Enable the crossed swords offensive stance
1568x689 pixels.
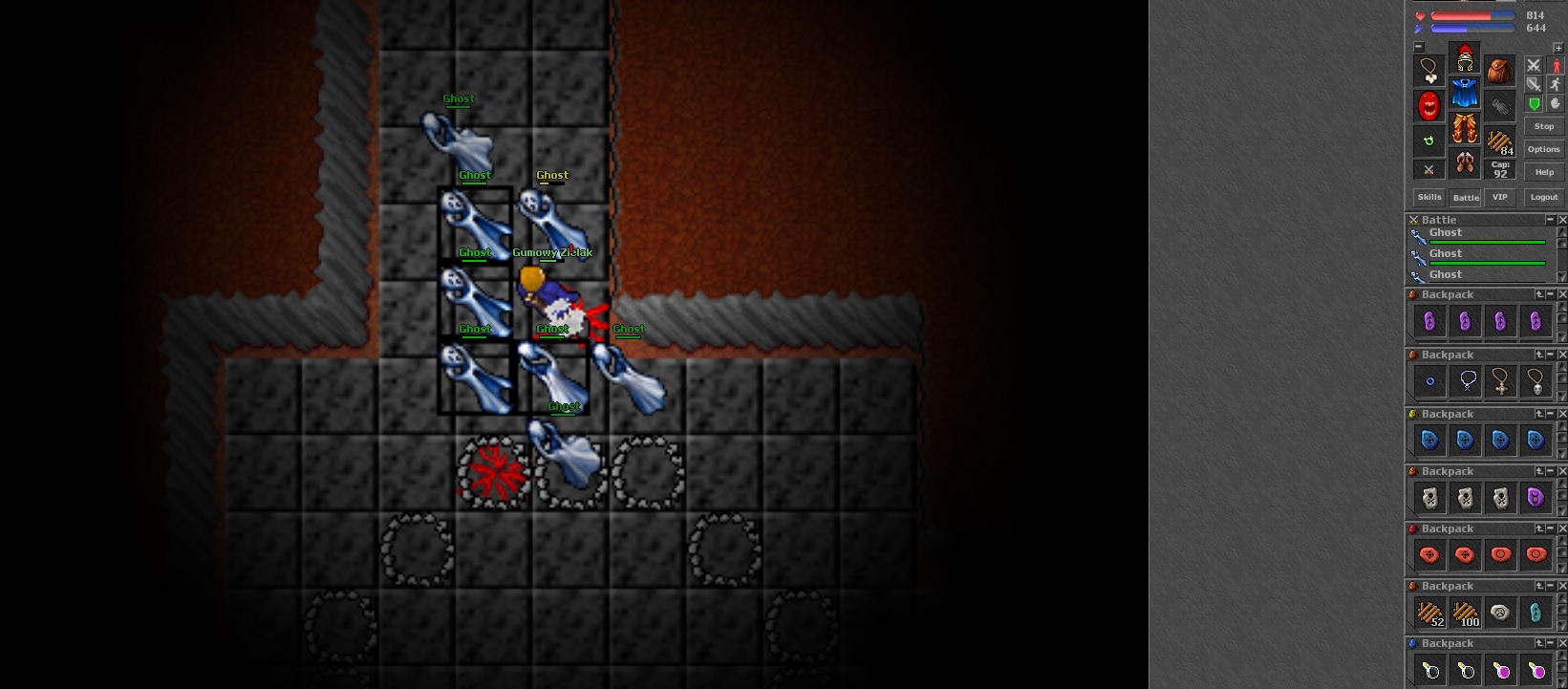(1534, 65)
